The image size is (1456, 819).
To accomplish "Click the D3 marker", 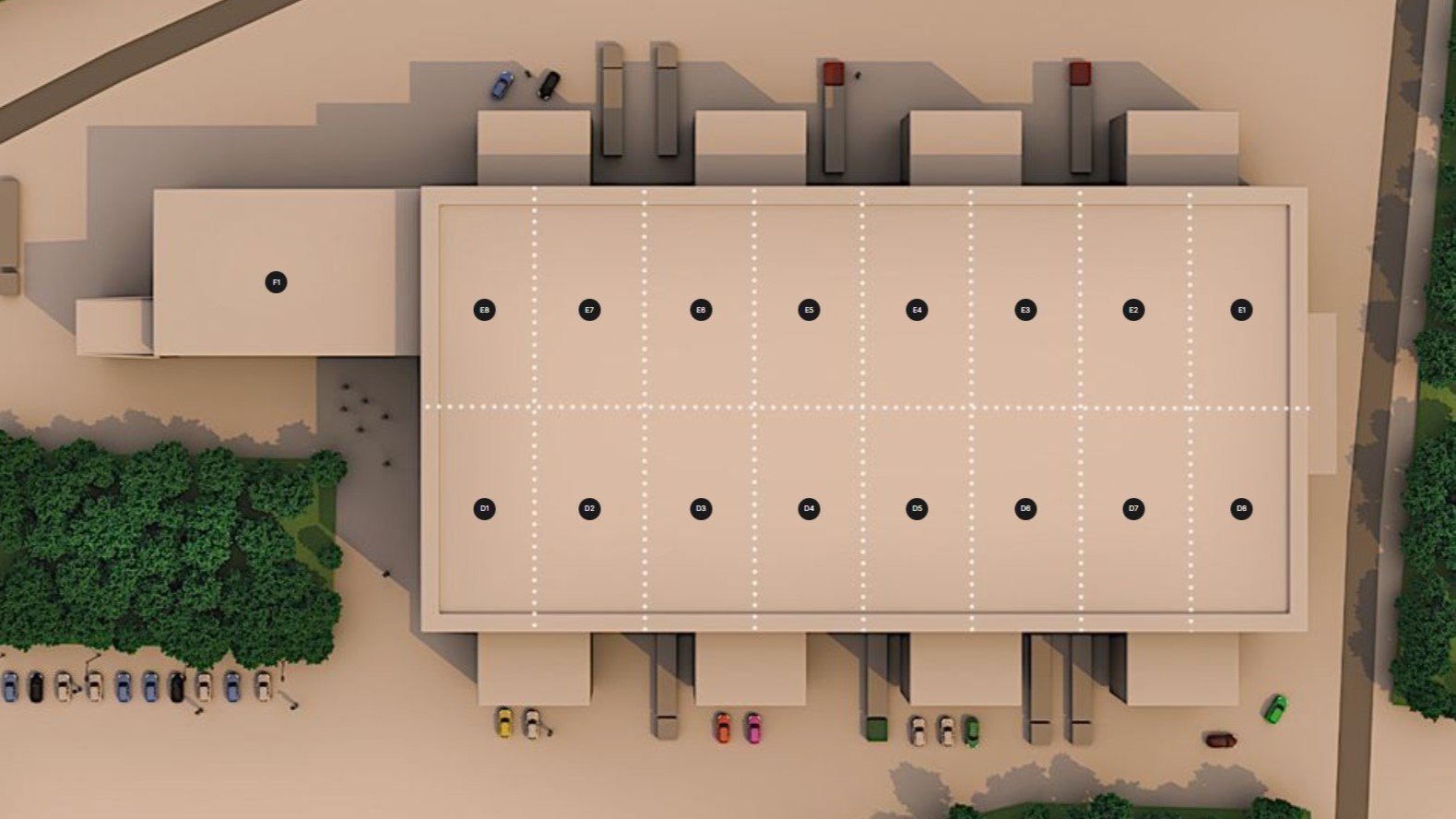I will tap(701, 508).
